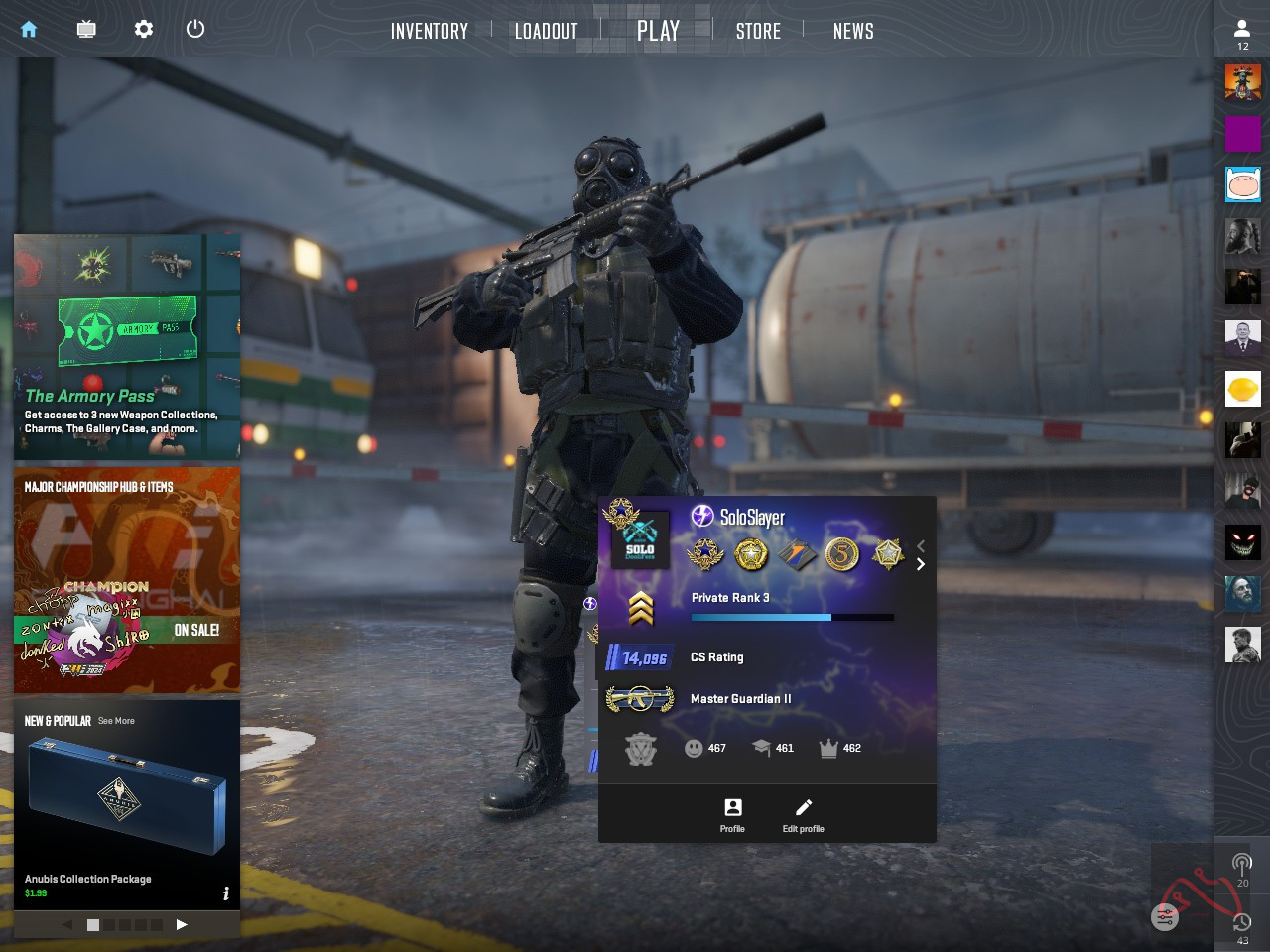1270x952 pixels.
Task: Show the News tab
Action: point(853,32)
